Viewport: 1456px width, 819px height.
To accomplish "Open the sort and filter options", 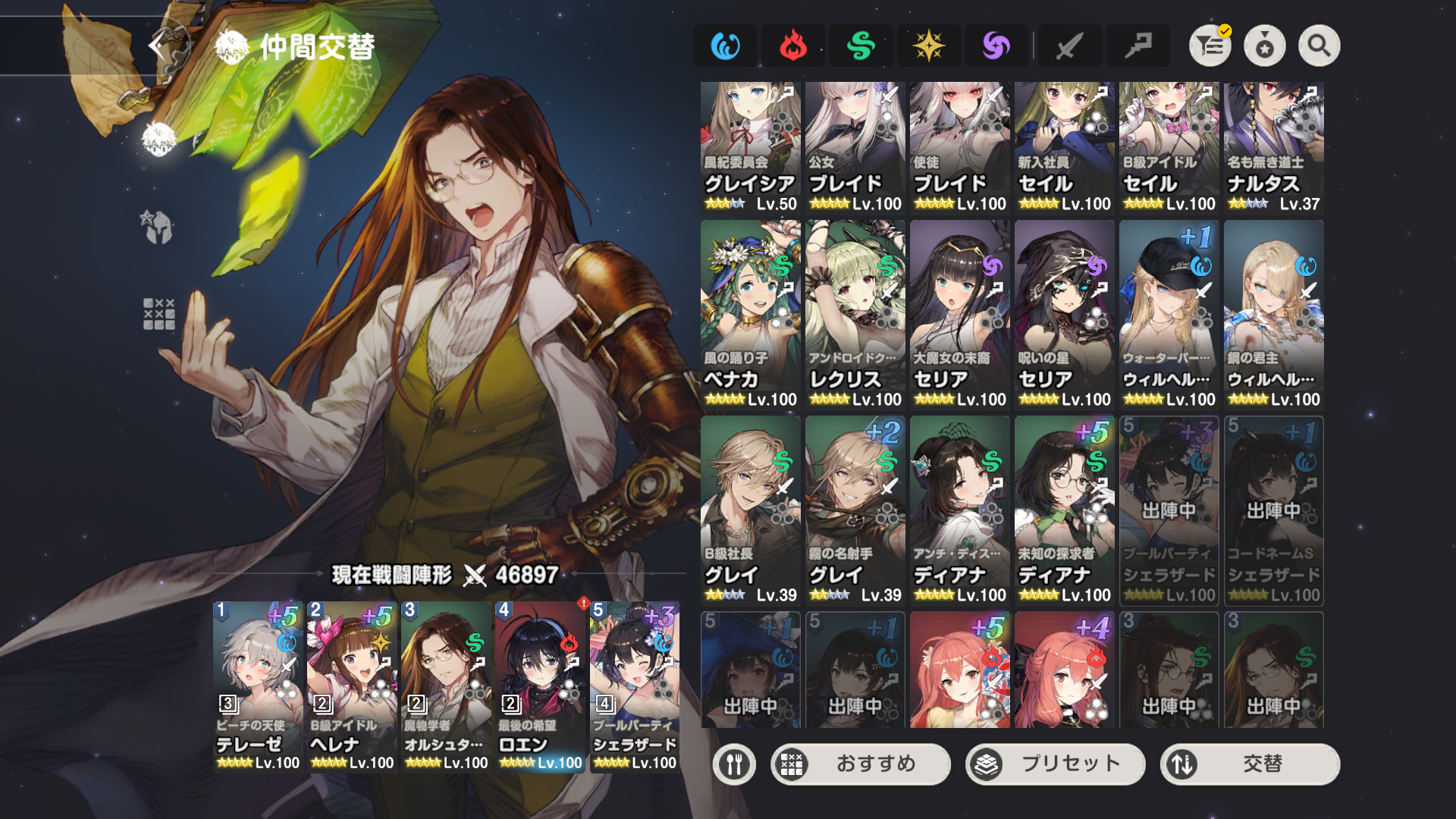I will 1210,46.
